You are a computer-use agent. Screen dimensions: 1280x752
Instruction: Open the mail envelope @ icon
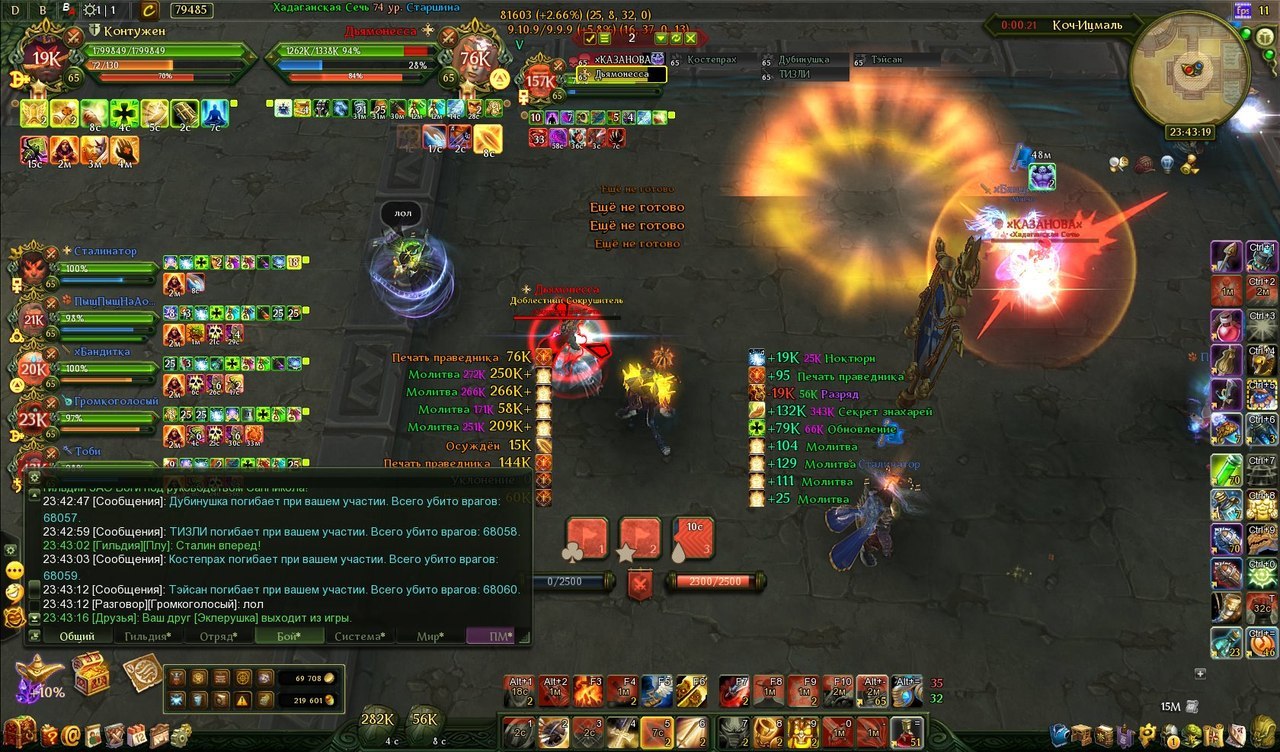[70, 736]
